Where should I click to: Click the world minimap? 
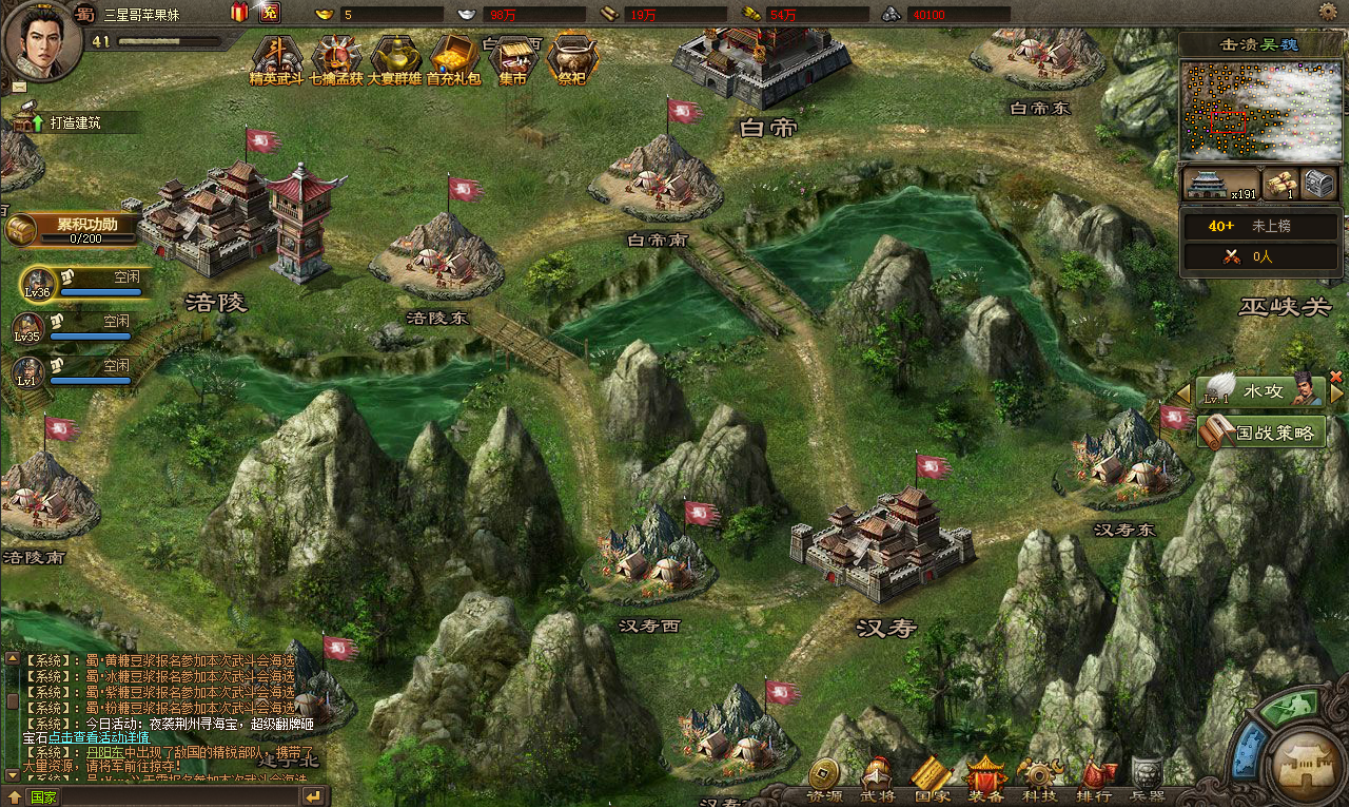(x=1260, y=110)
